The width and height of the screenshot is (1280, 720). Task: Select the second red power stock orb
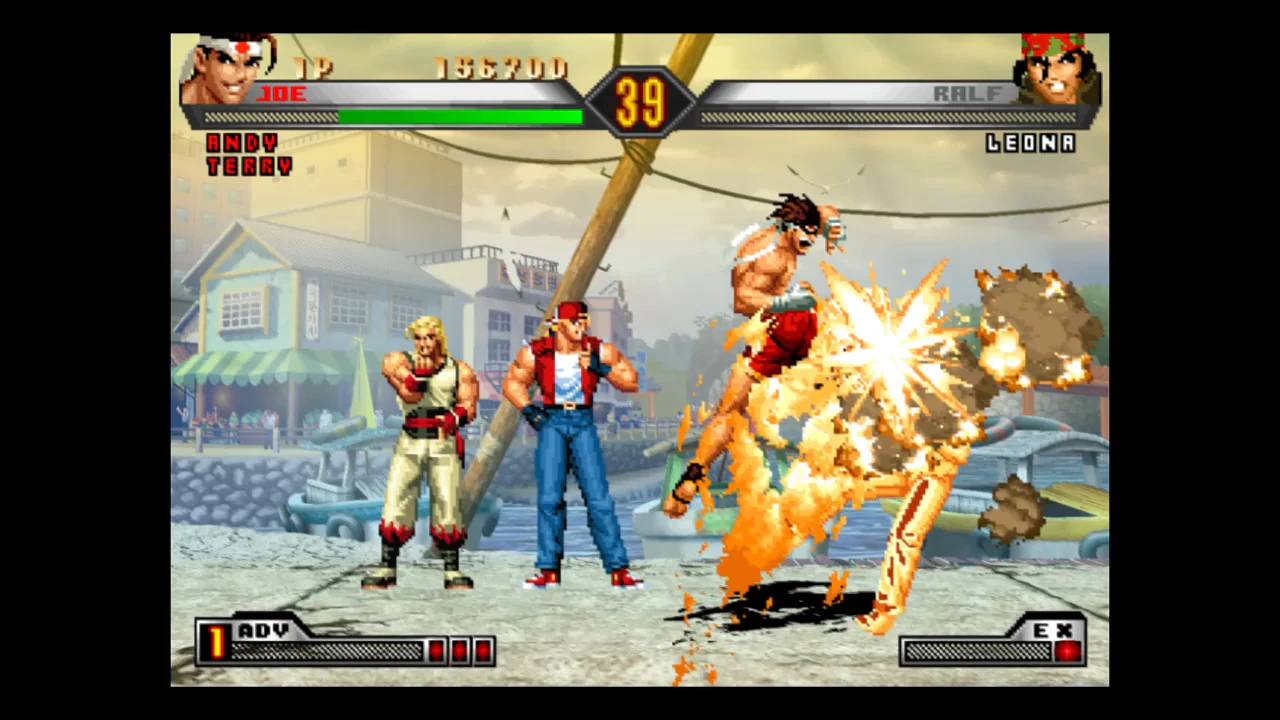459,651
